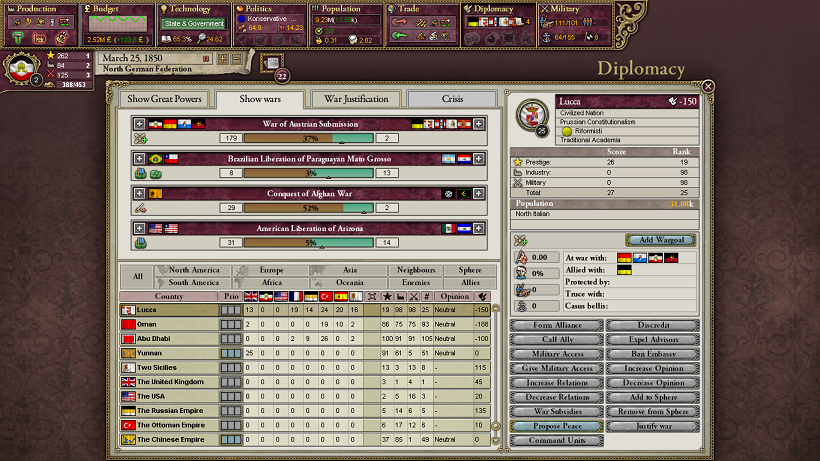Select the Crisis tab
This screenshot has height=461, width=820.
tap(452, 99)
